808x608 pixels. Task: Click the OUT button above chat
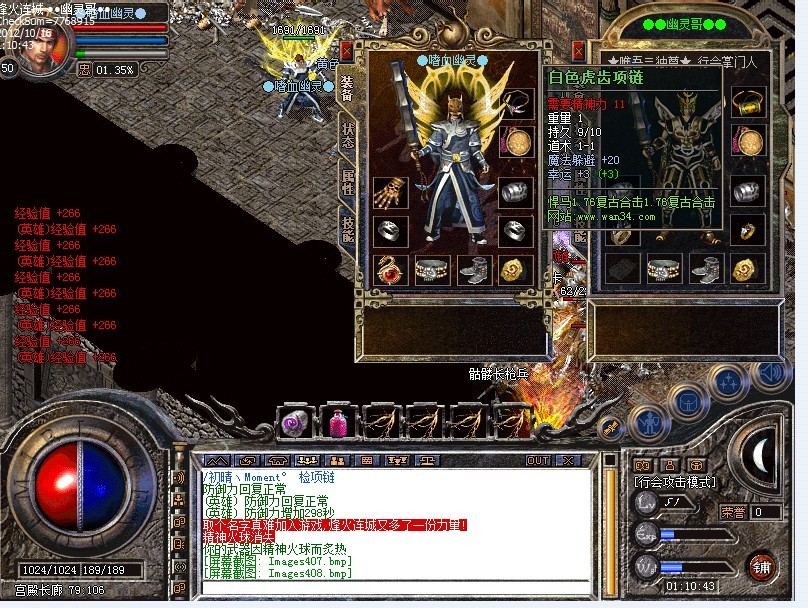(x=538, y=460)
